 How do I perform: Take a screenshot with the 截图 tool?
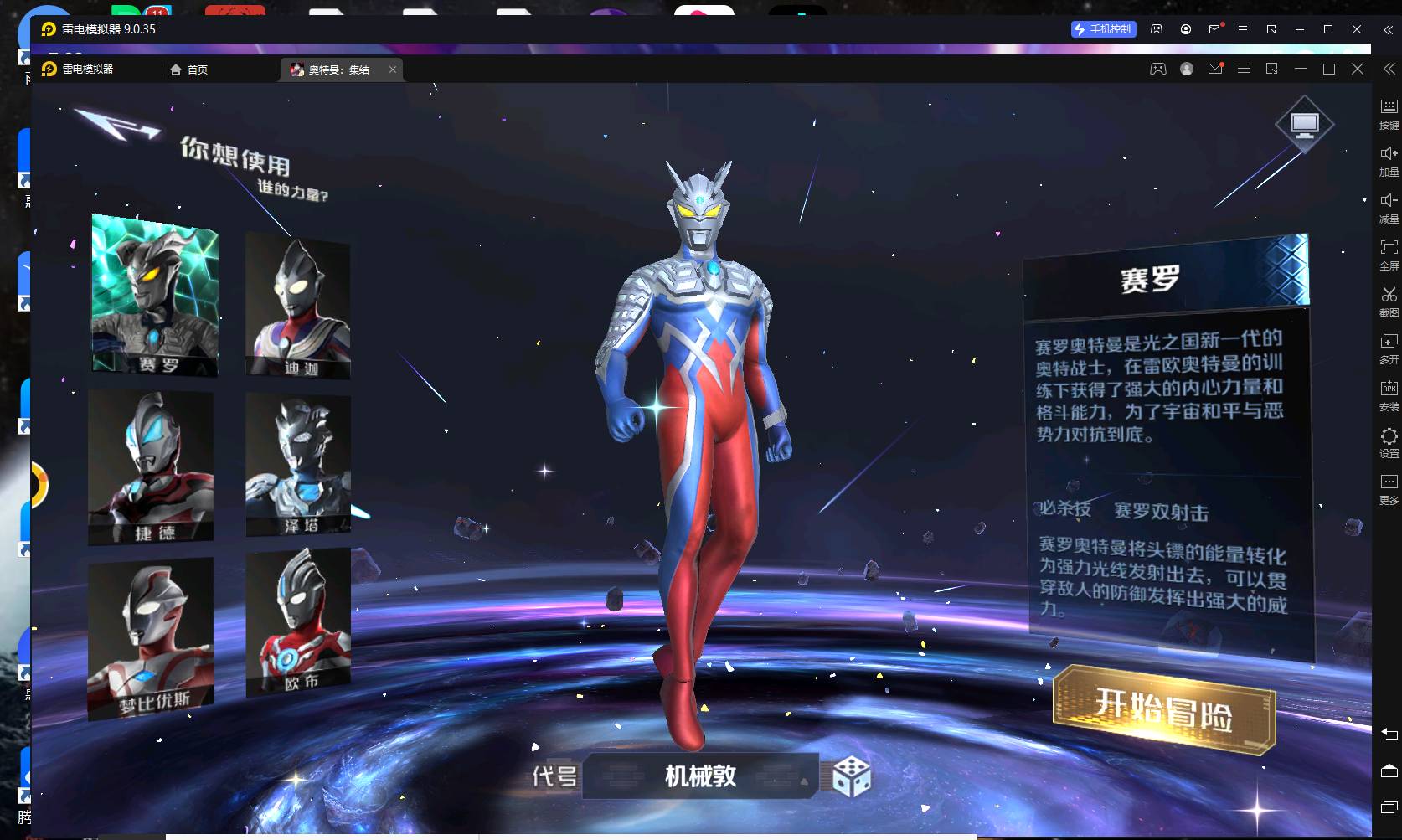point(1389,301)
